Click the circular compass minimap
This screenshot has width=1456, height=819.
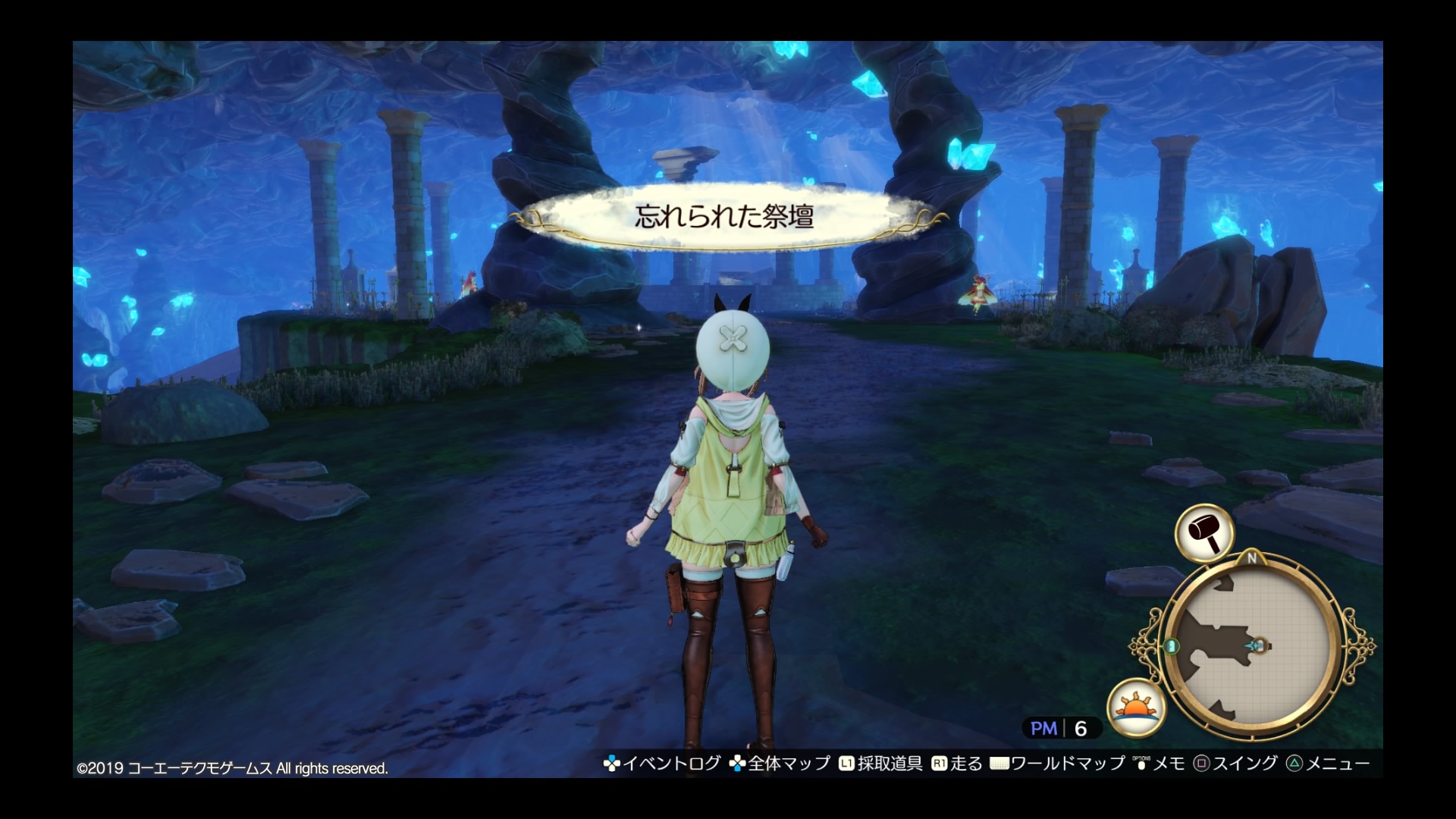(x=1251, y=647)
